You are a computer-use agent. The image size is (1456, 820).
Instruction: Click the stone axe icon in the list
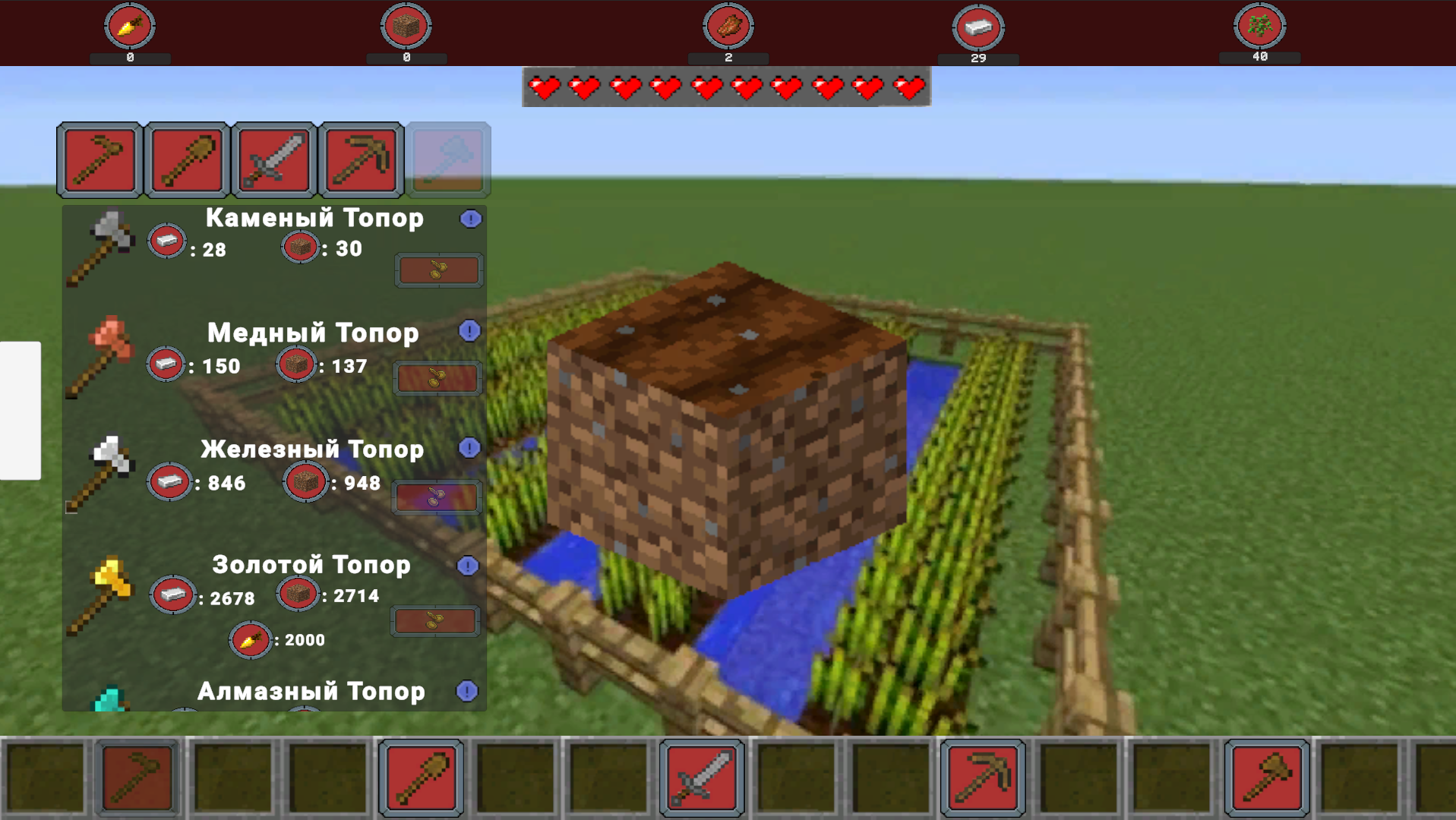coord(106,243)
